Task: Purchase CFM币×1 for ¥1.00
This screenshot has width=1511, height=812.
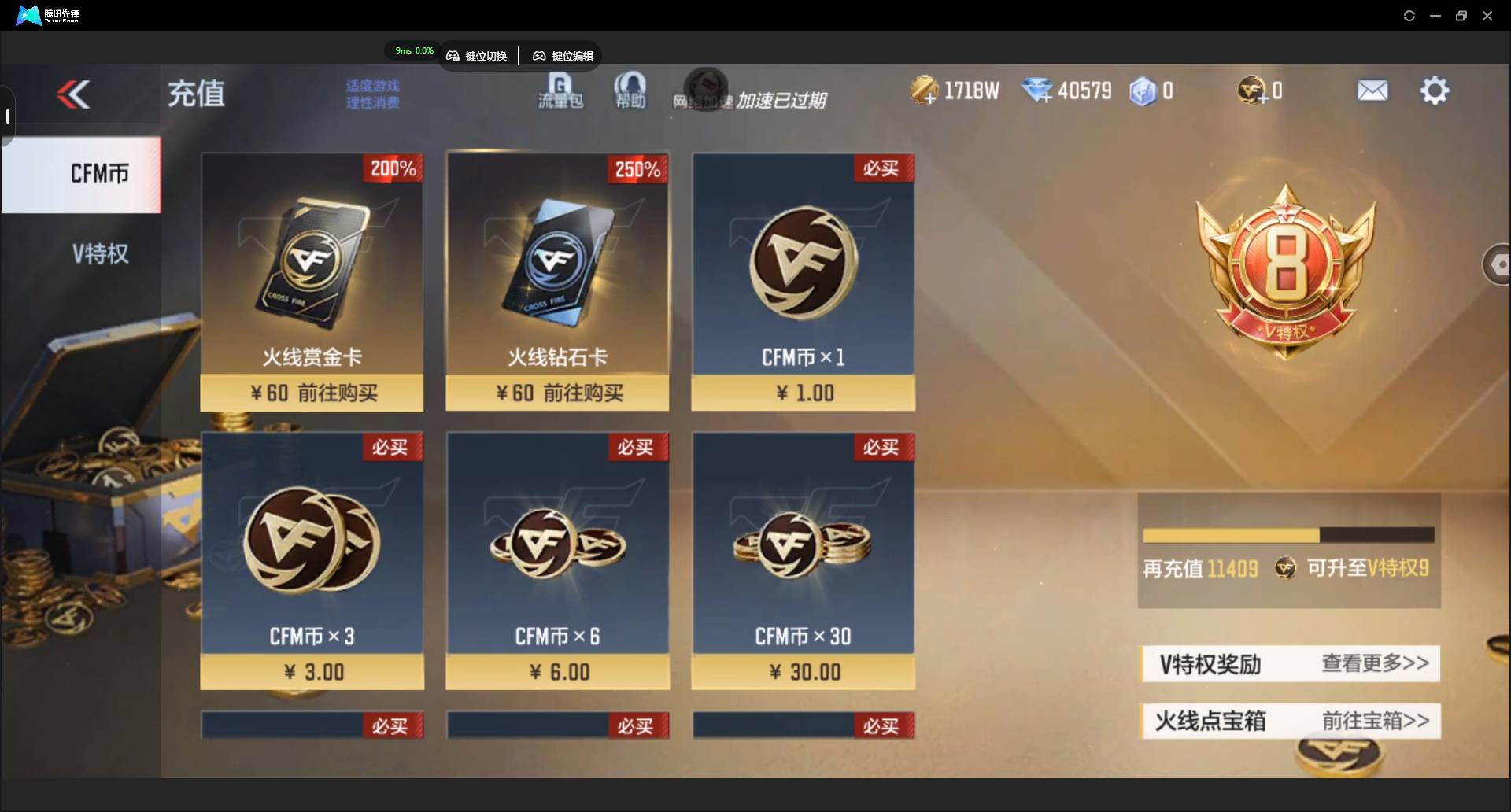Action: (803, 393)
